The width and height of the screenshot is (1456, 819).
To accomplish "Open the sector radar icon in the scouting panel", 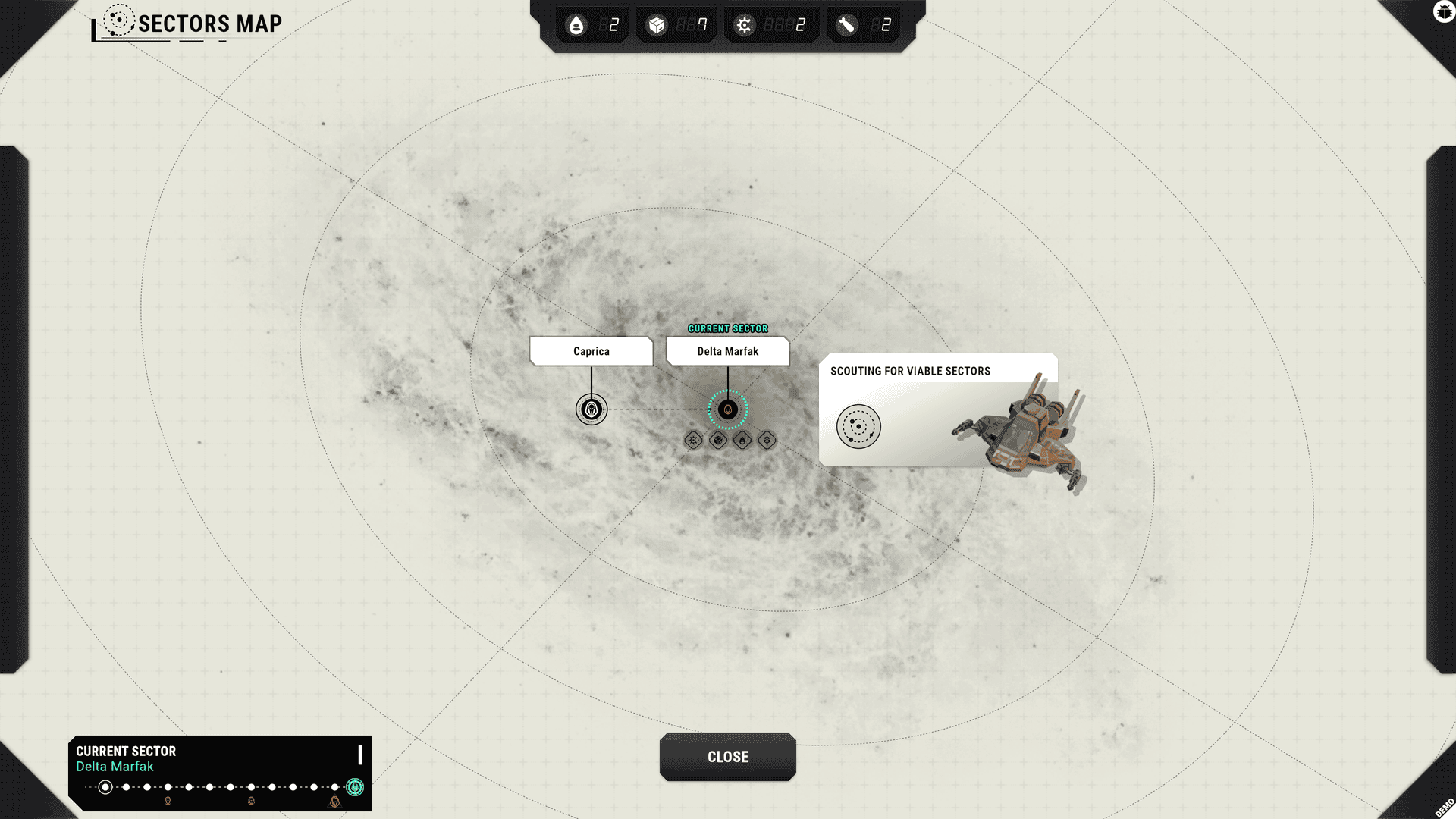I will (x=859, y=426).
